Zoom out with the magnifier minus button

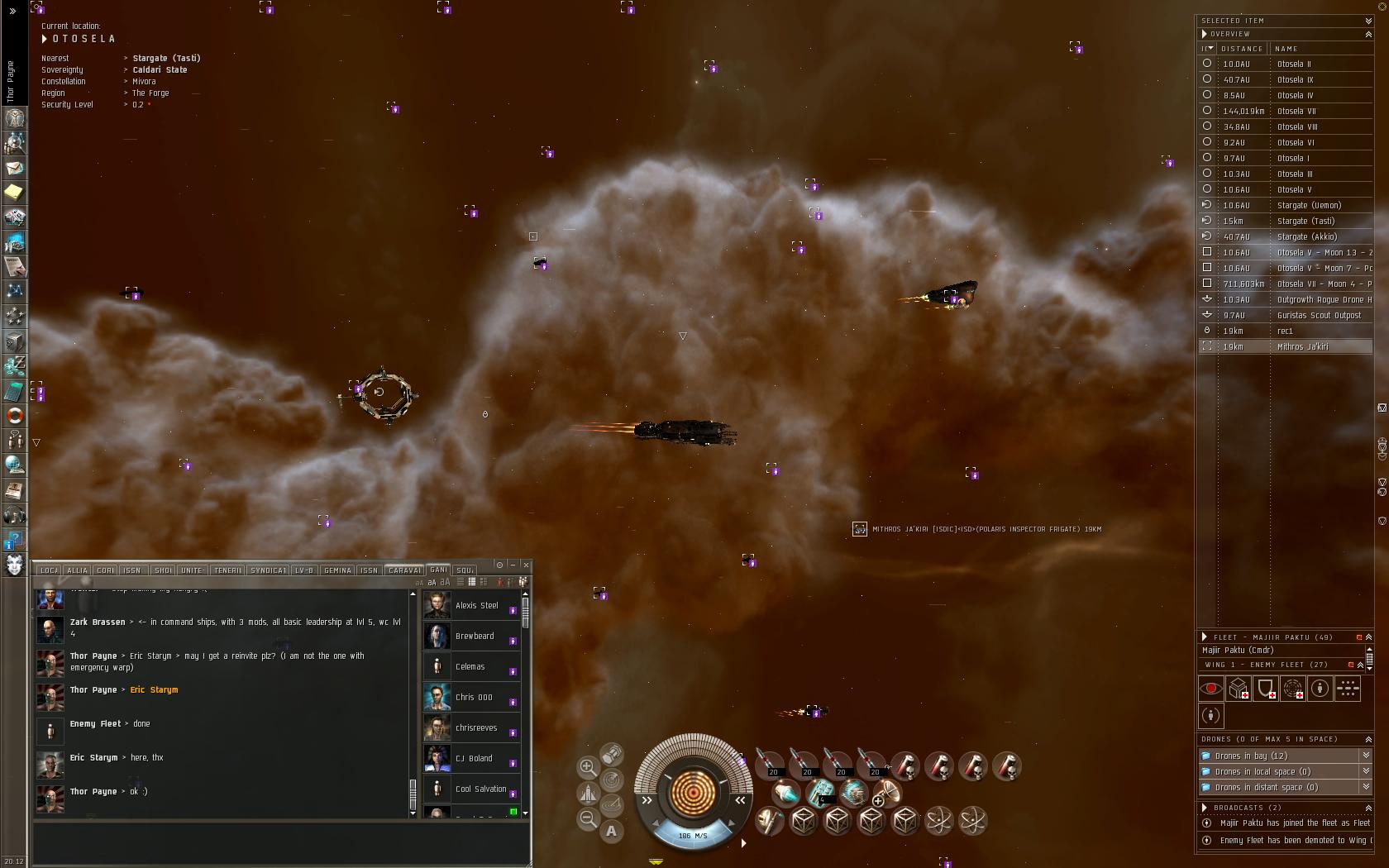[x=588, y=818]
